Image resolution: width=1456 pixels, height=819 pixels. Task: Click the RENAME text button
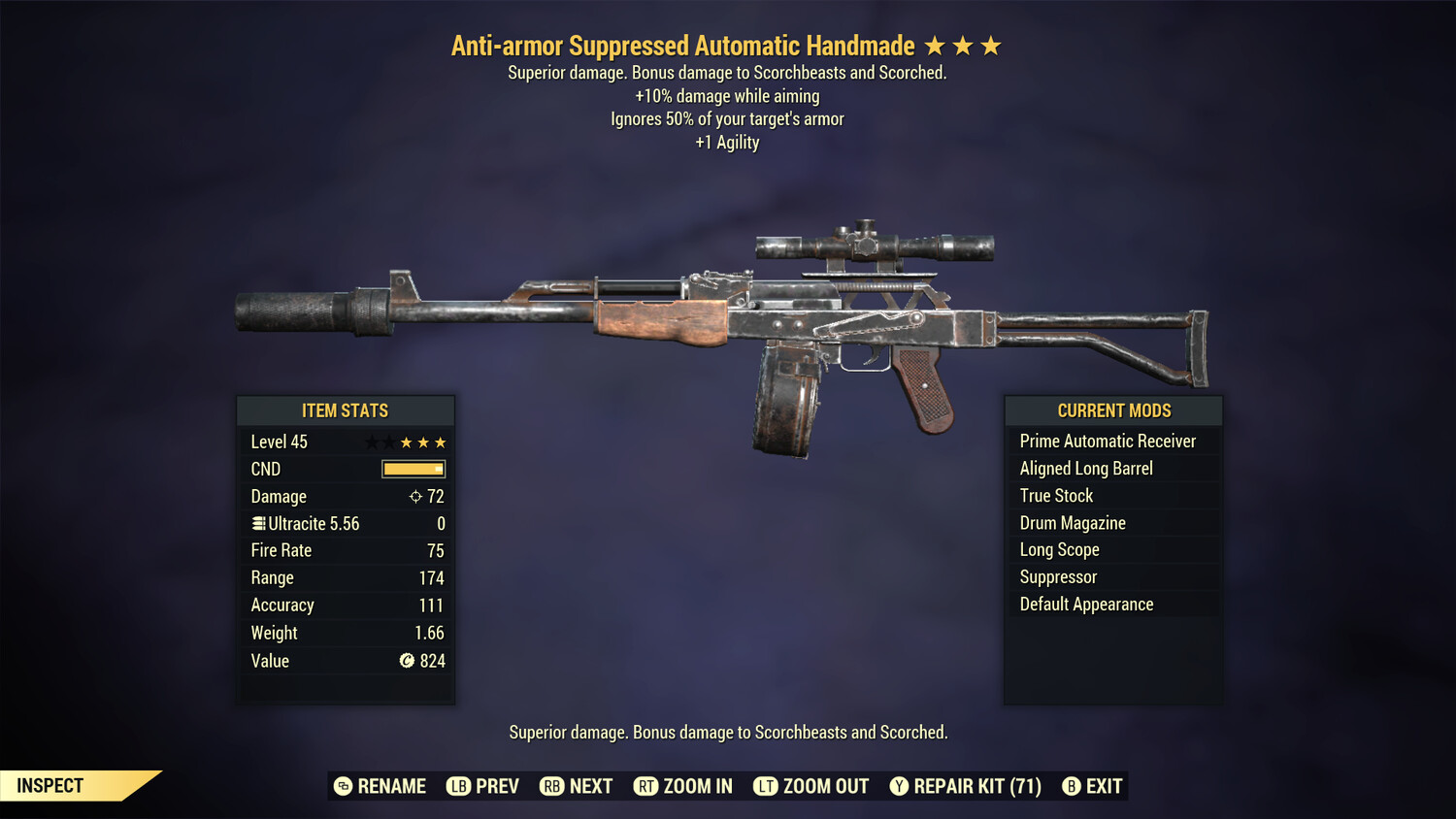392,786
